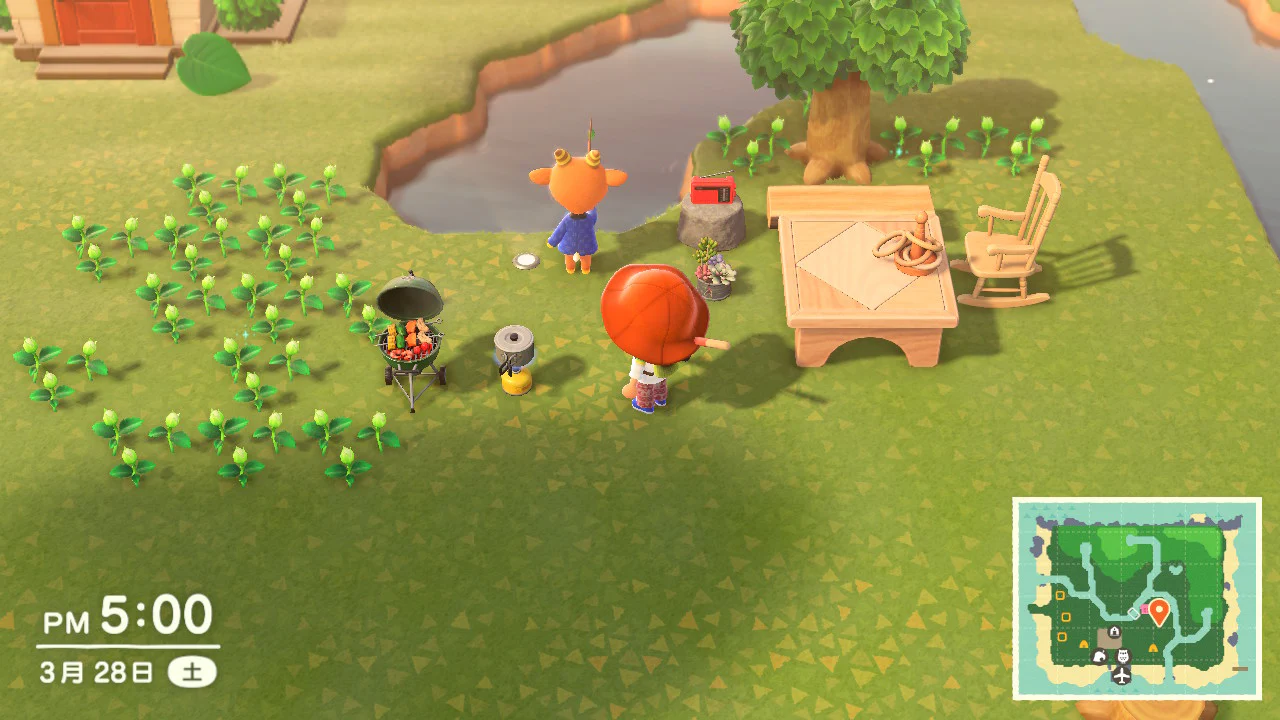This screenshot has height=720, width=1280.
Task: Choose the leaf Nook's Cranny map marker
Action: point(1101,656)
